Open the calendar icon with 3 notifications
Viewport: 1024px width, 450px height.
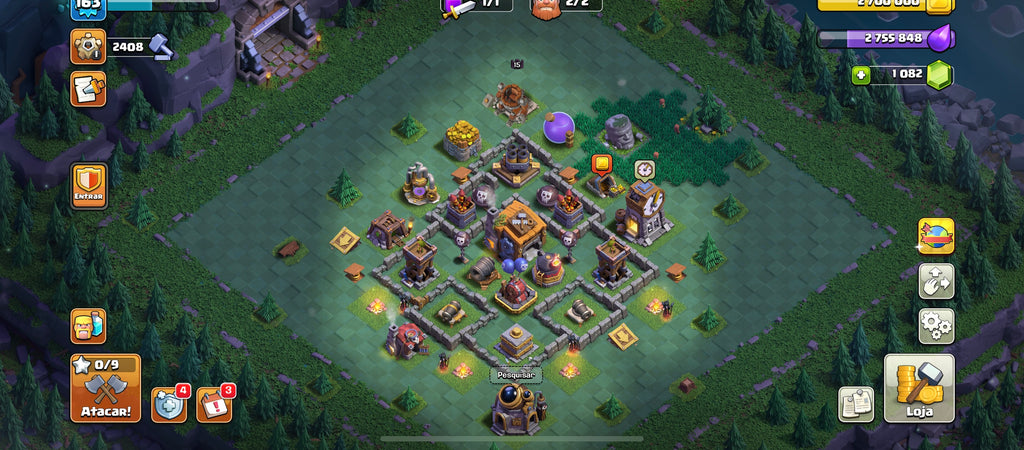[213, 404]
